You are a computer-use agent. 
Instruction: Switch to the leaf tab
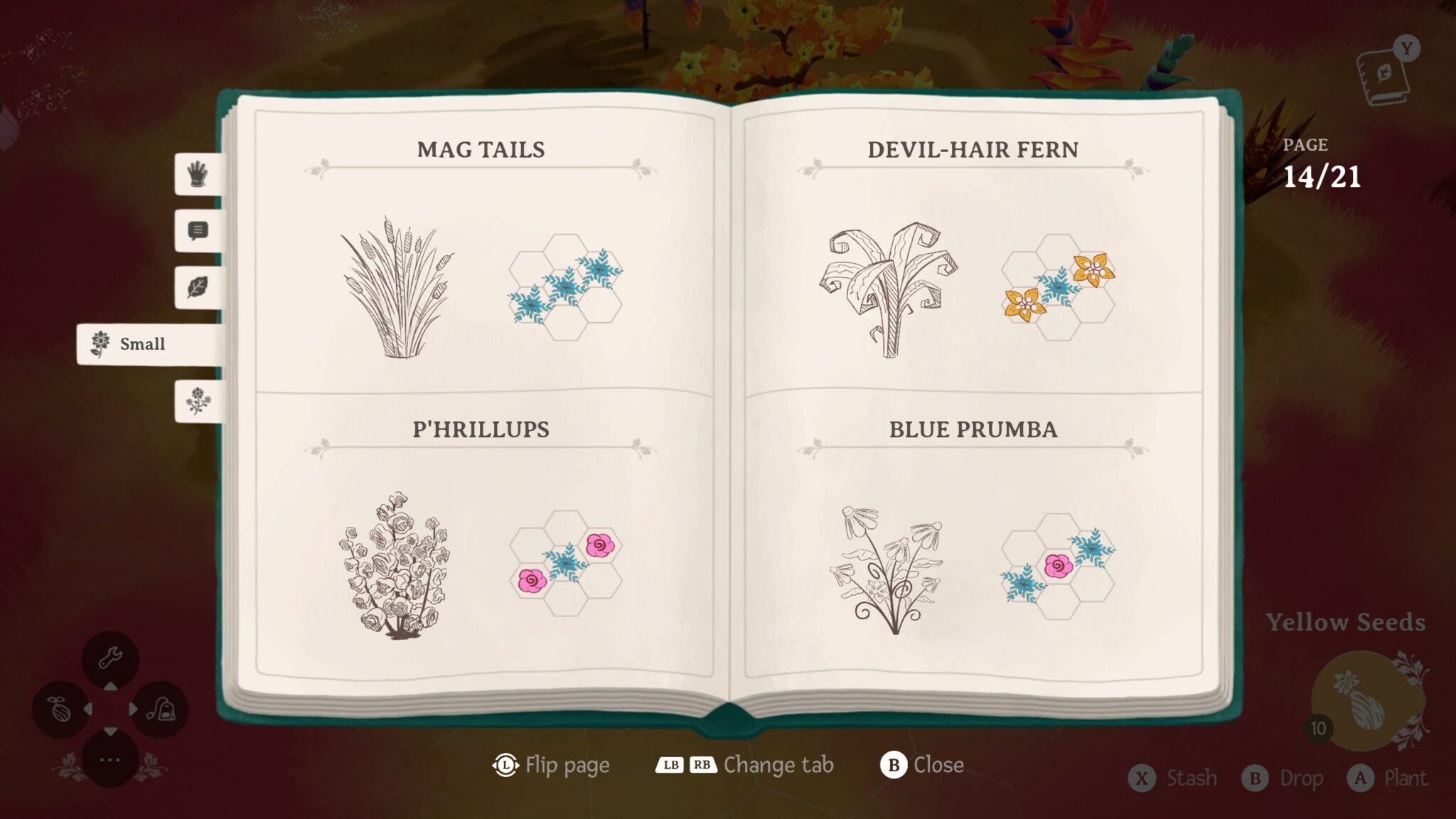[x=198, y=287]
